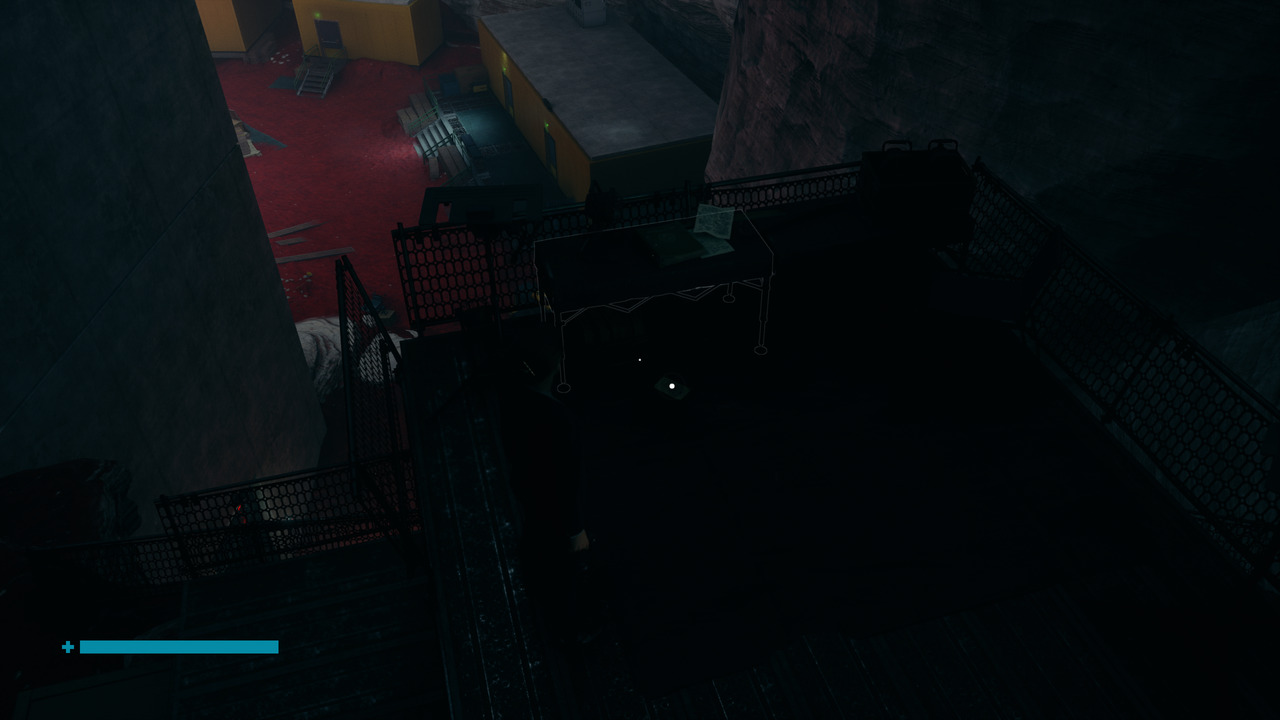Click the black AC unit on the building edge
The width and height of the screenshot is (1280, 720).
click(x=548, y=103)
